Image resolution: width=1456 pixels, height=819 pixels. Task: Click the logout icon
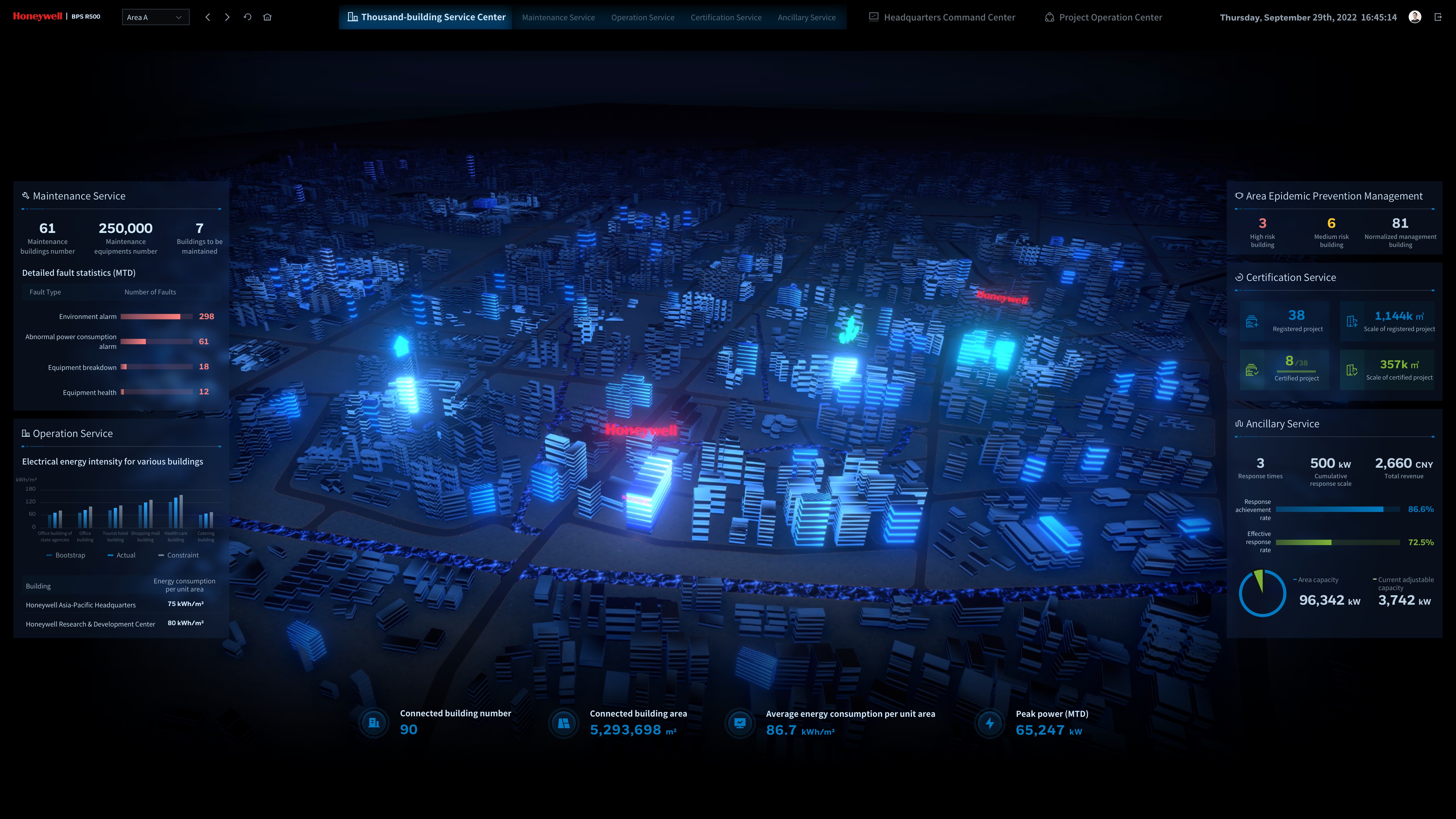click(x=1438, y=17)
